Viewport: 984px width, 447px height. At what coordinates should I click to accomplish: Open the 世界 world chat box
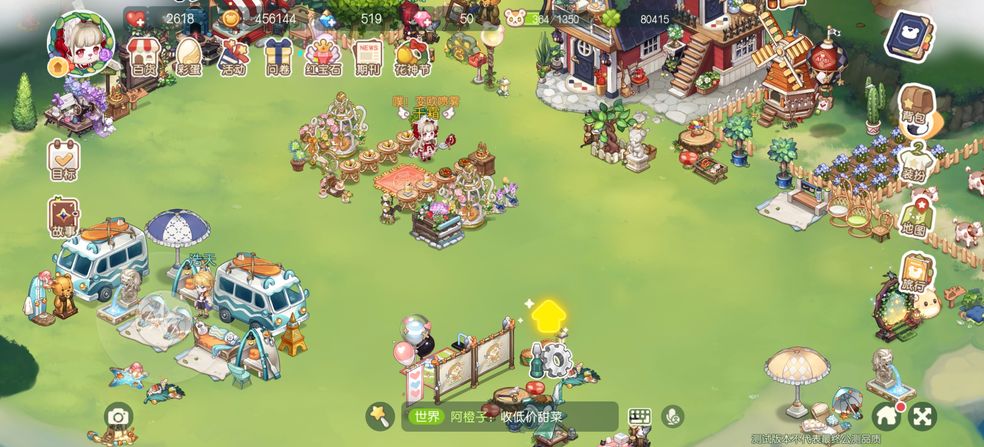tap(510, 417)
